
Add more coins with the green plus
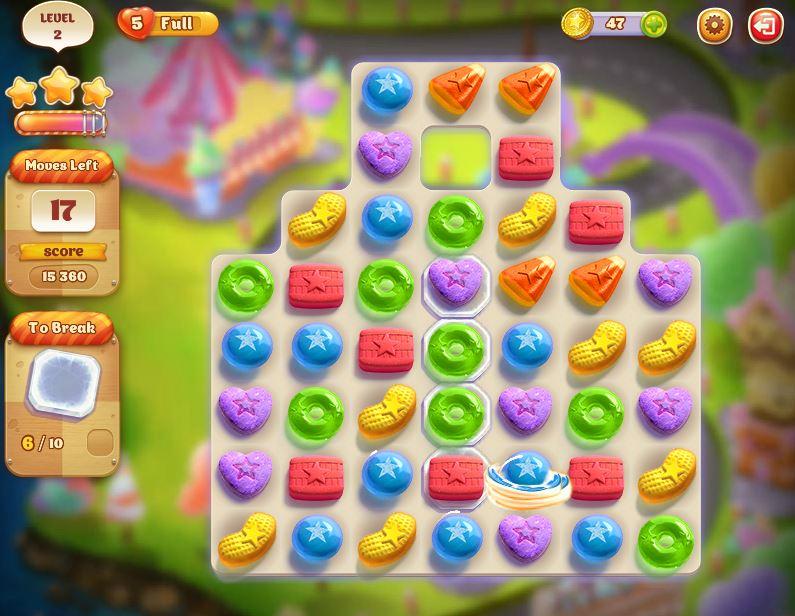pos(654,24)
